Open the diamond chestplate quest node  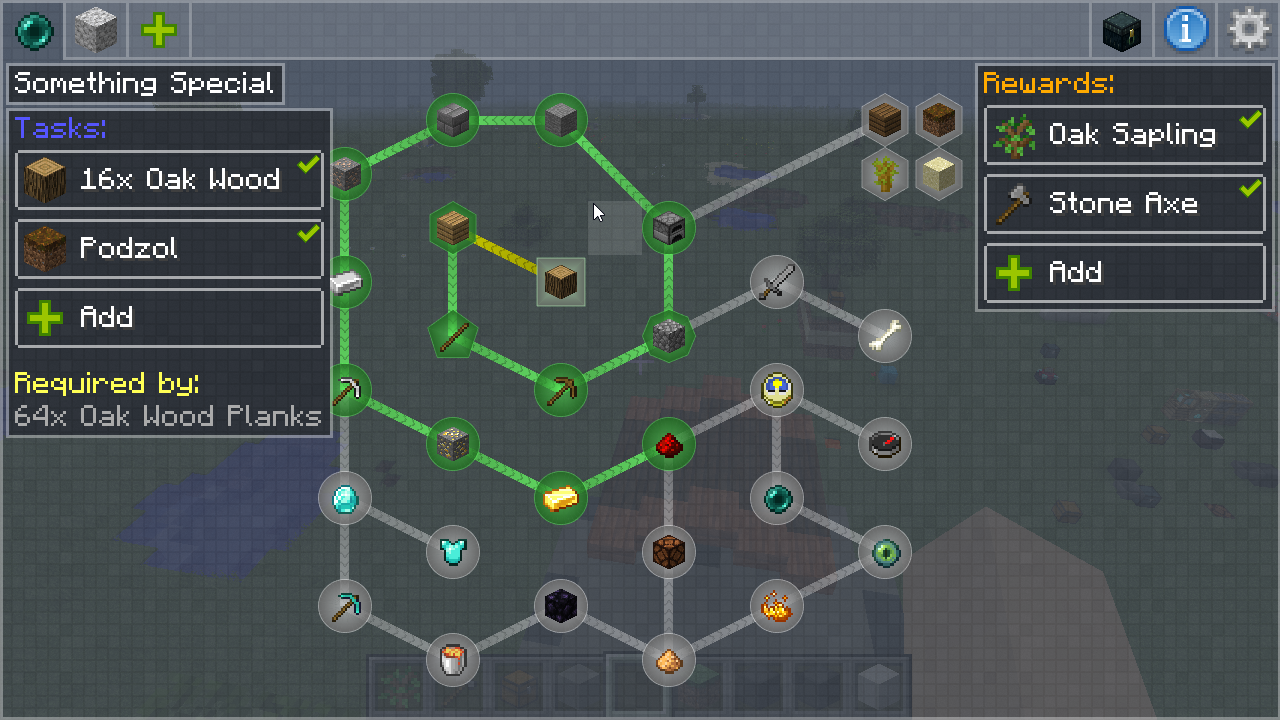pos(453,551)
